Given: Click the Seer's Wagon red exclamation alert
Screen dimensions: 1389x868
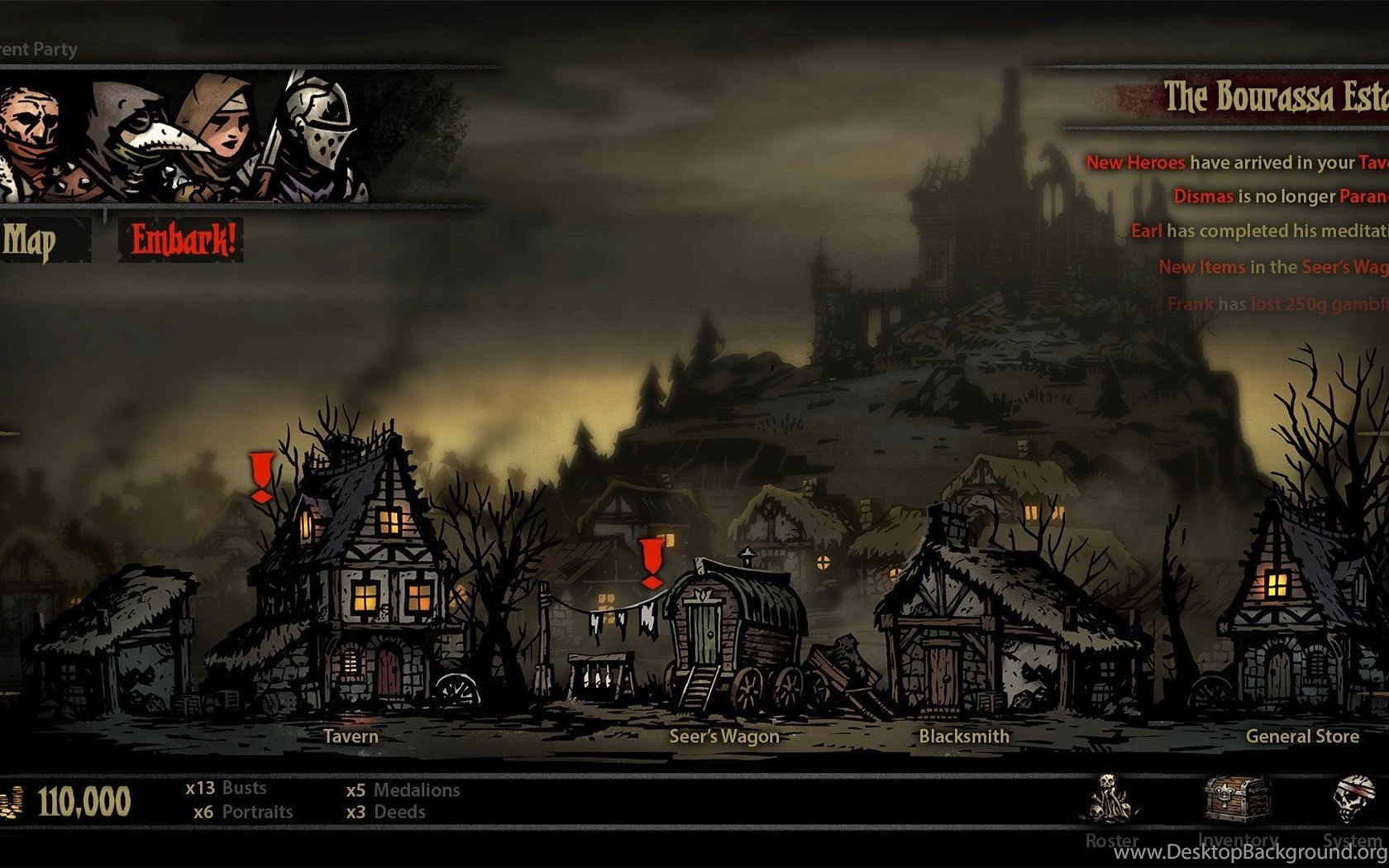Looking at the screenshot, I should [x=652, y=563].
